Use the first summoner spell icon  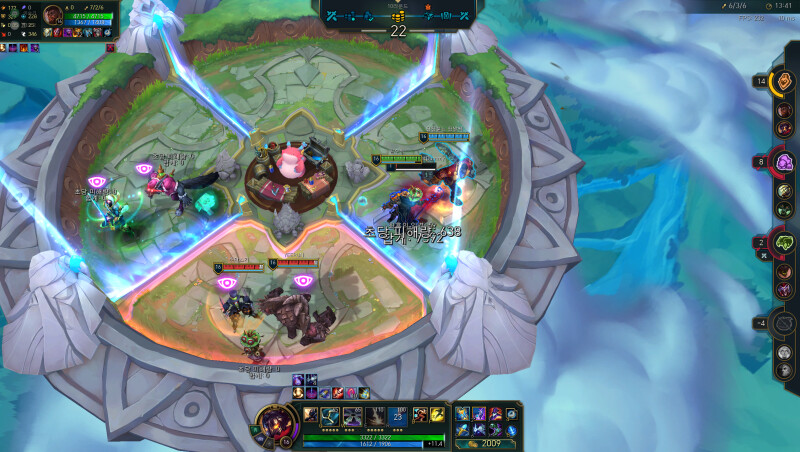418,414
